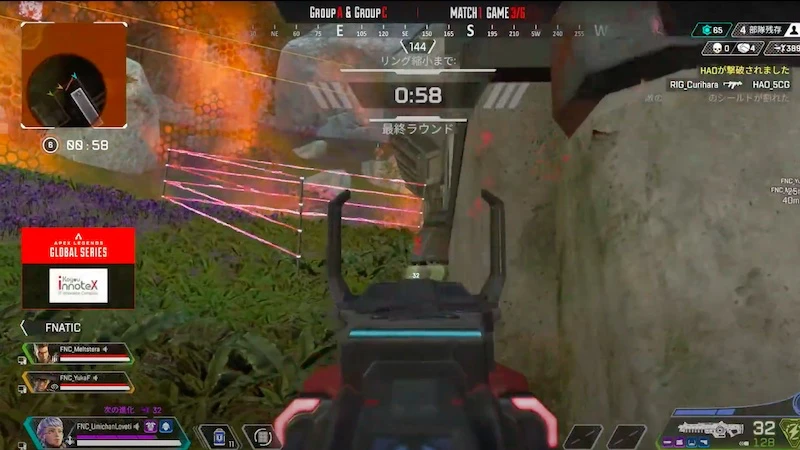Select teammate FNC_YukaF's portrait
This screenshot has height=450, width=800.
pyautogui.click(x=41, y=381)
